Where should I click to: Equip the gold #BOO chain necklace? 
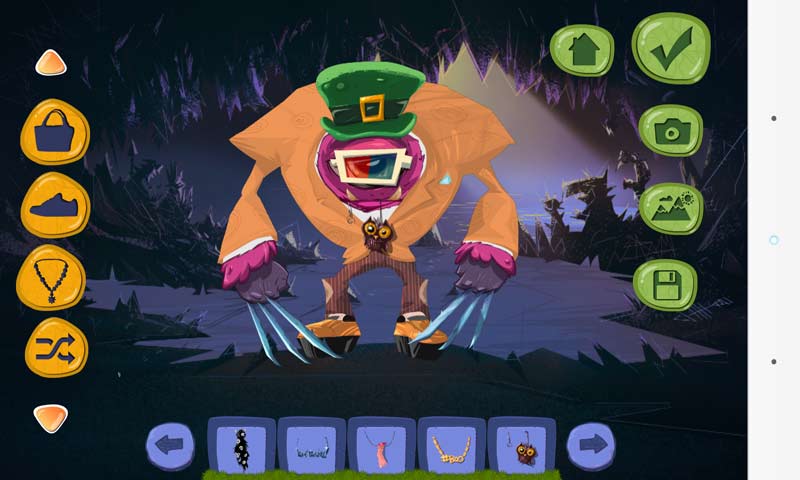(451, 446)
